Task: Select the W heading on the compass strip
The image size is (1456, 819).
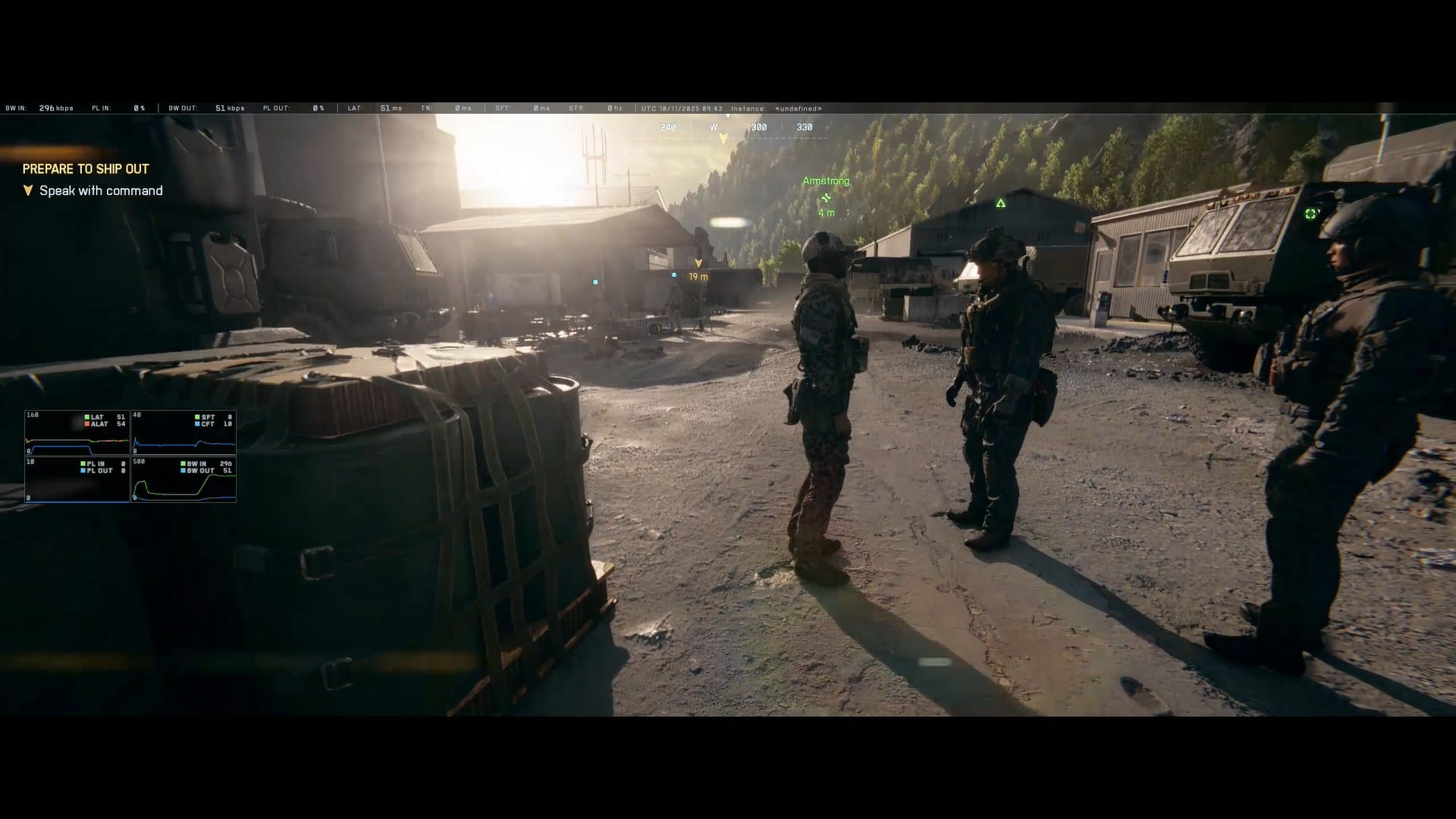Action: pyautogui.click(x=714, y=127)
